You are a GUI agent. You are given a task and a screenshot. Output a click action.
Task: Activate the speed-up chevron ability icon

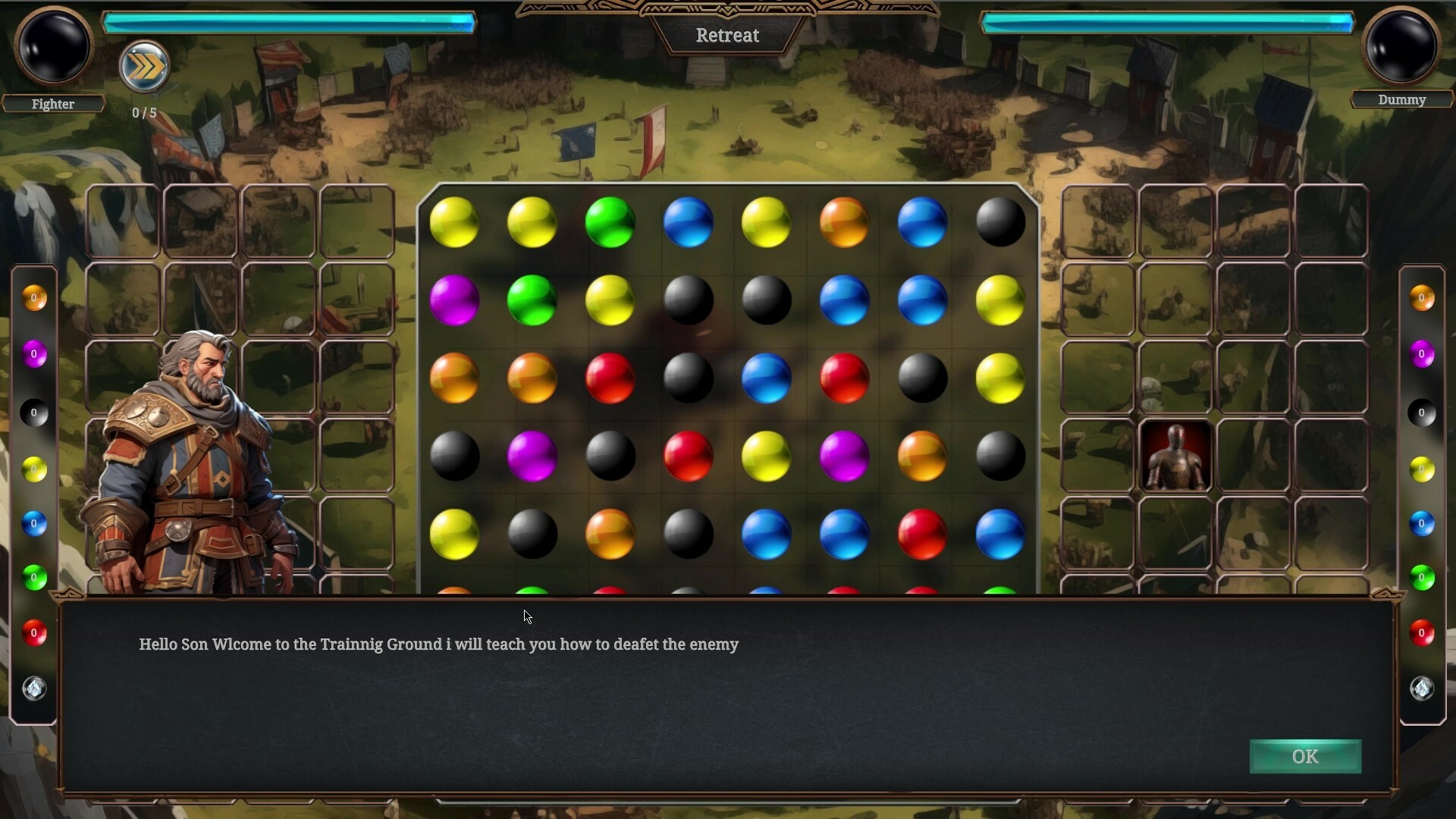coord(144,67)
